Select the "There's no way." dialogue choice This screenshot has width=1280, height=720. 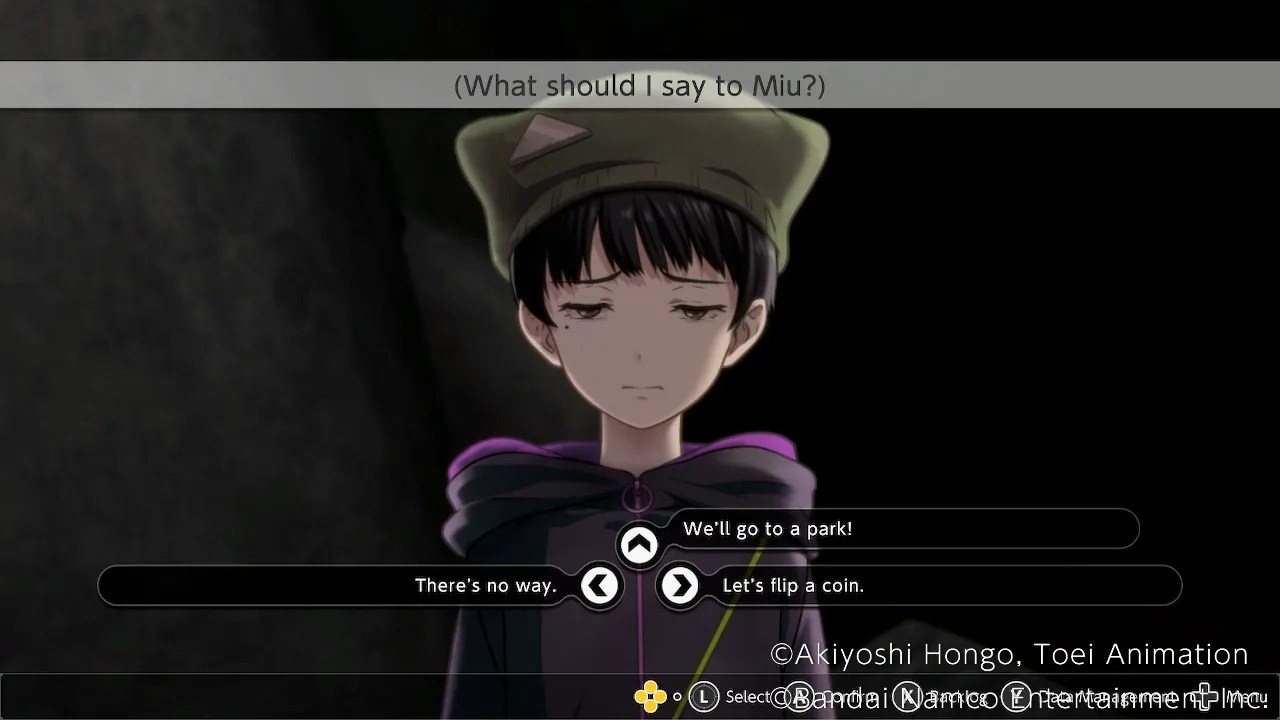[x=486, y=586]
